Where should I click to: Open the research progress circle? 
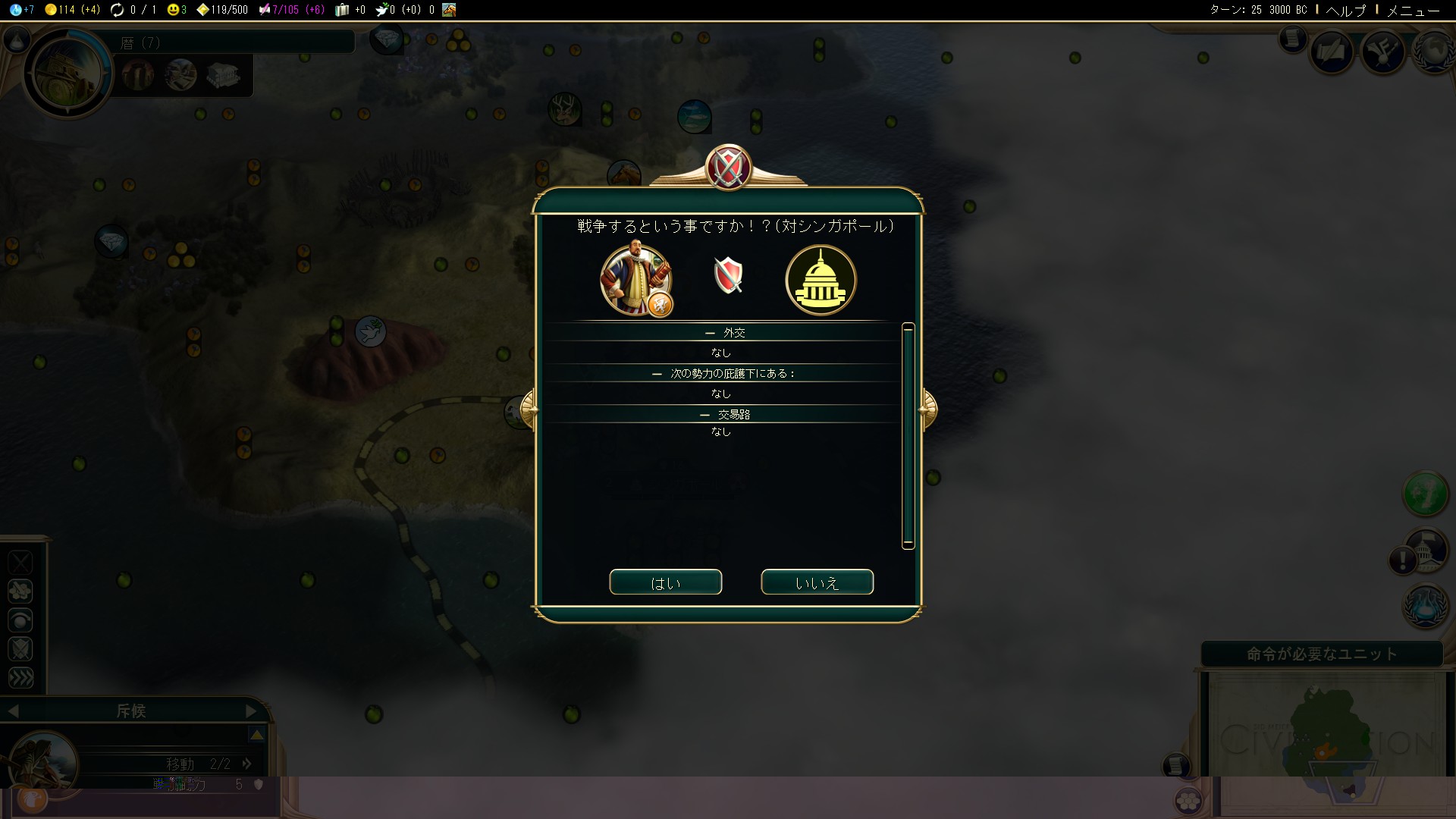pos(68,73)
